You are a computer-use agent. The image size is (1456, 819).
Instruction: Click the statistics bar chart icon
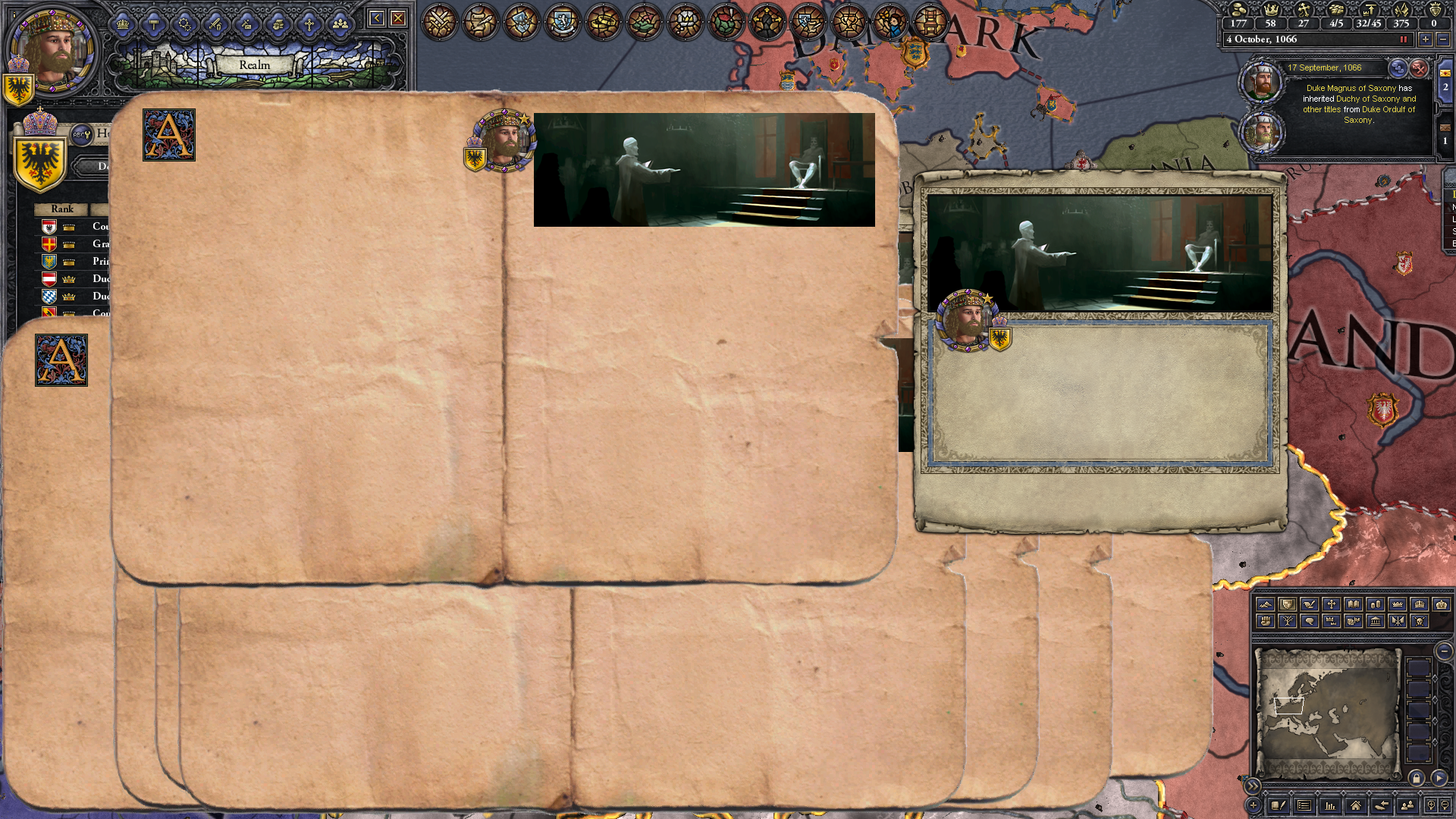pos(1330,806)
